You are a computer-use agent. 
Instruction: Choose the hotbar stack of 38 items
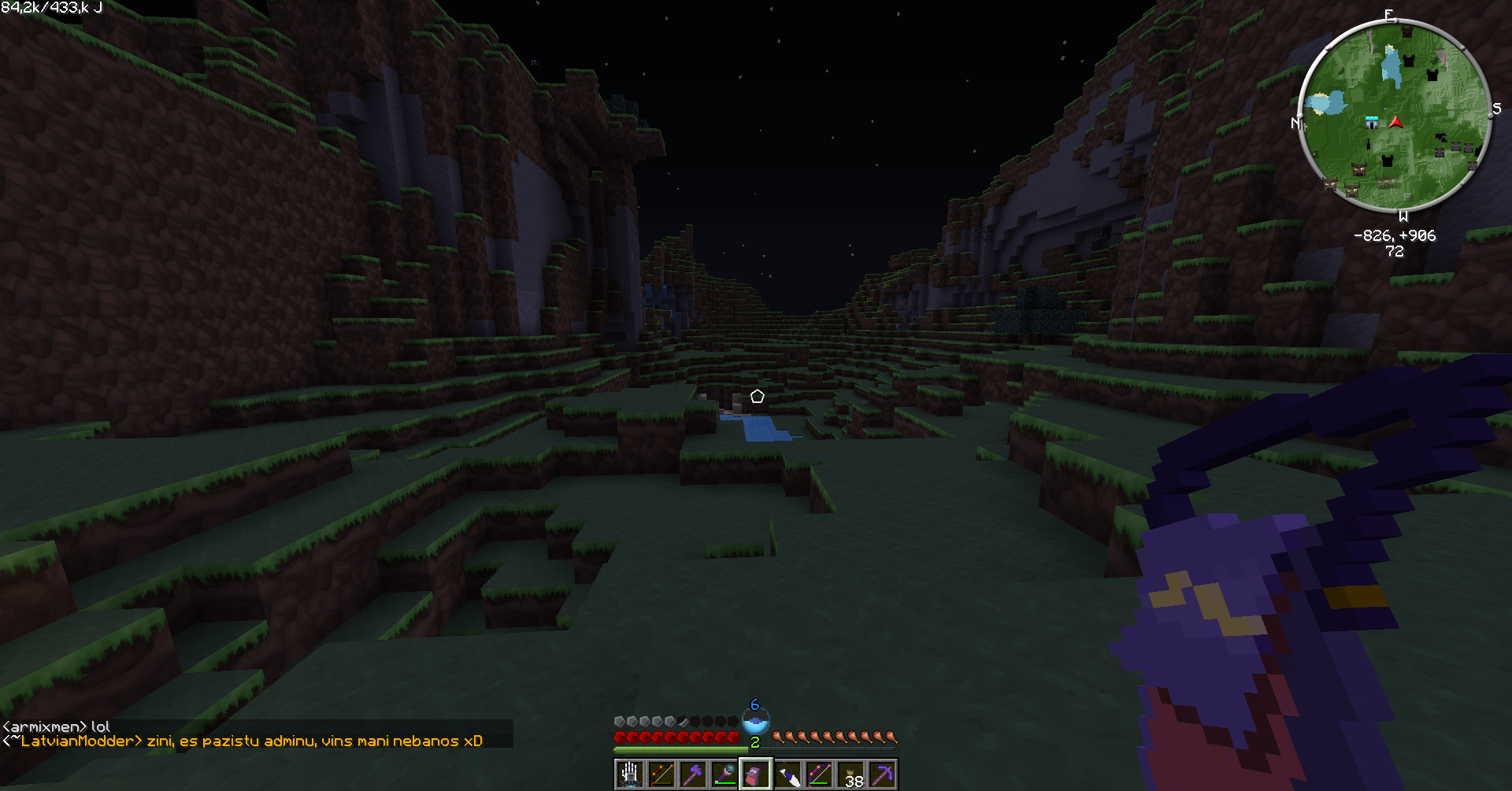tap(850, 775)
